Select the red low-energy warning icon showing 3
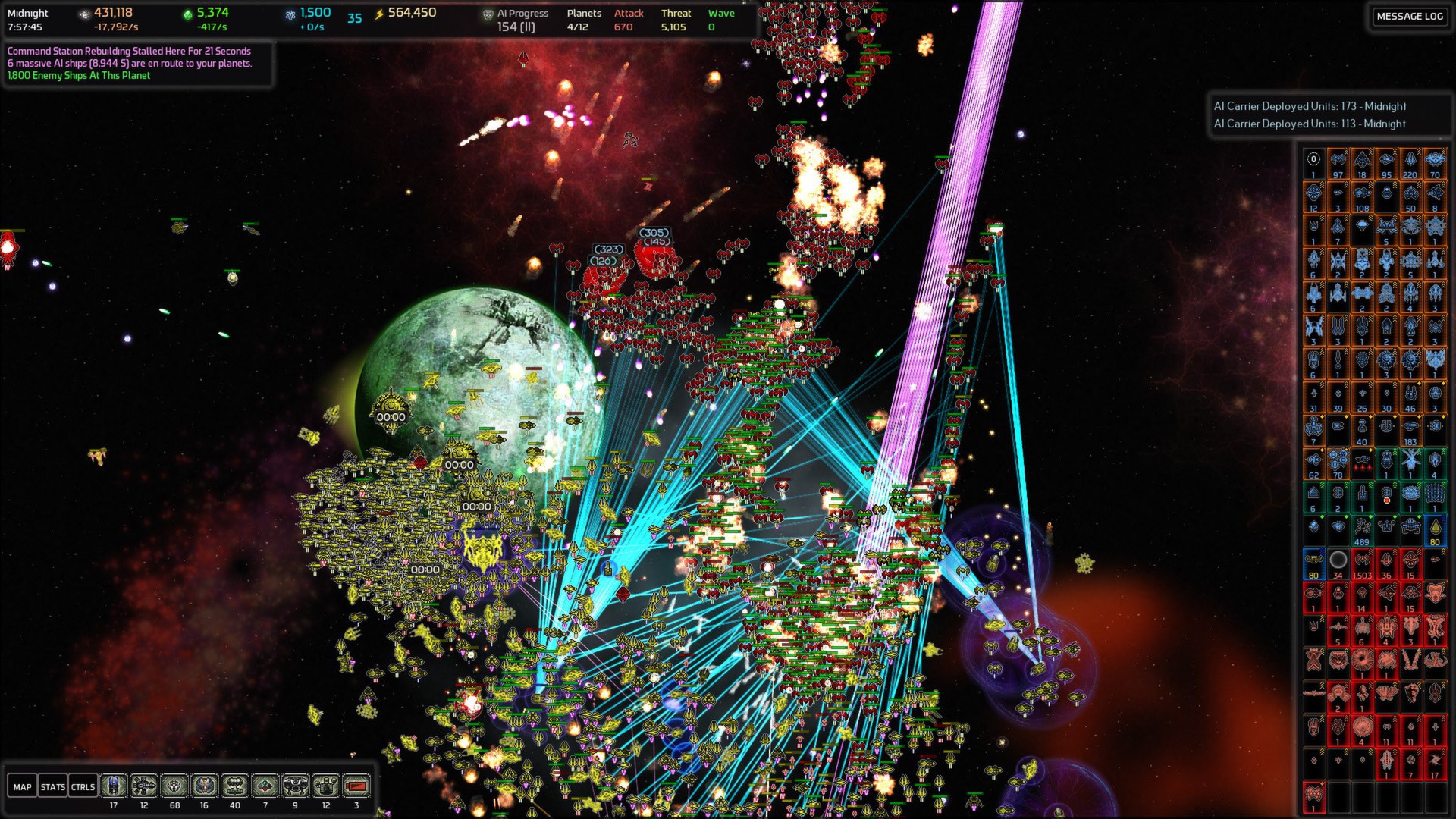Image resolution: width=1456 pixels, height=819 pixels. (355, 786)
